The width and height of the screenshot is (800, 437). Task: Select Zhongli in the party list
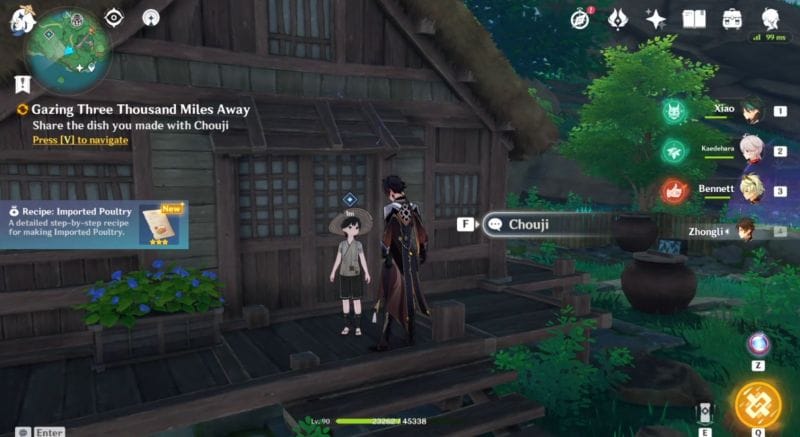pyautogui.click(x=746, y=230)
